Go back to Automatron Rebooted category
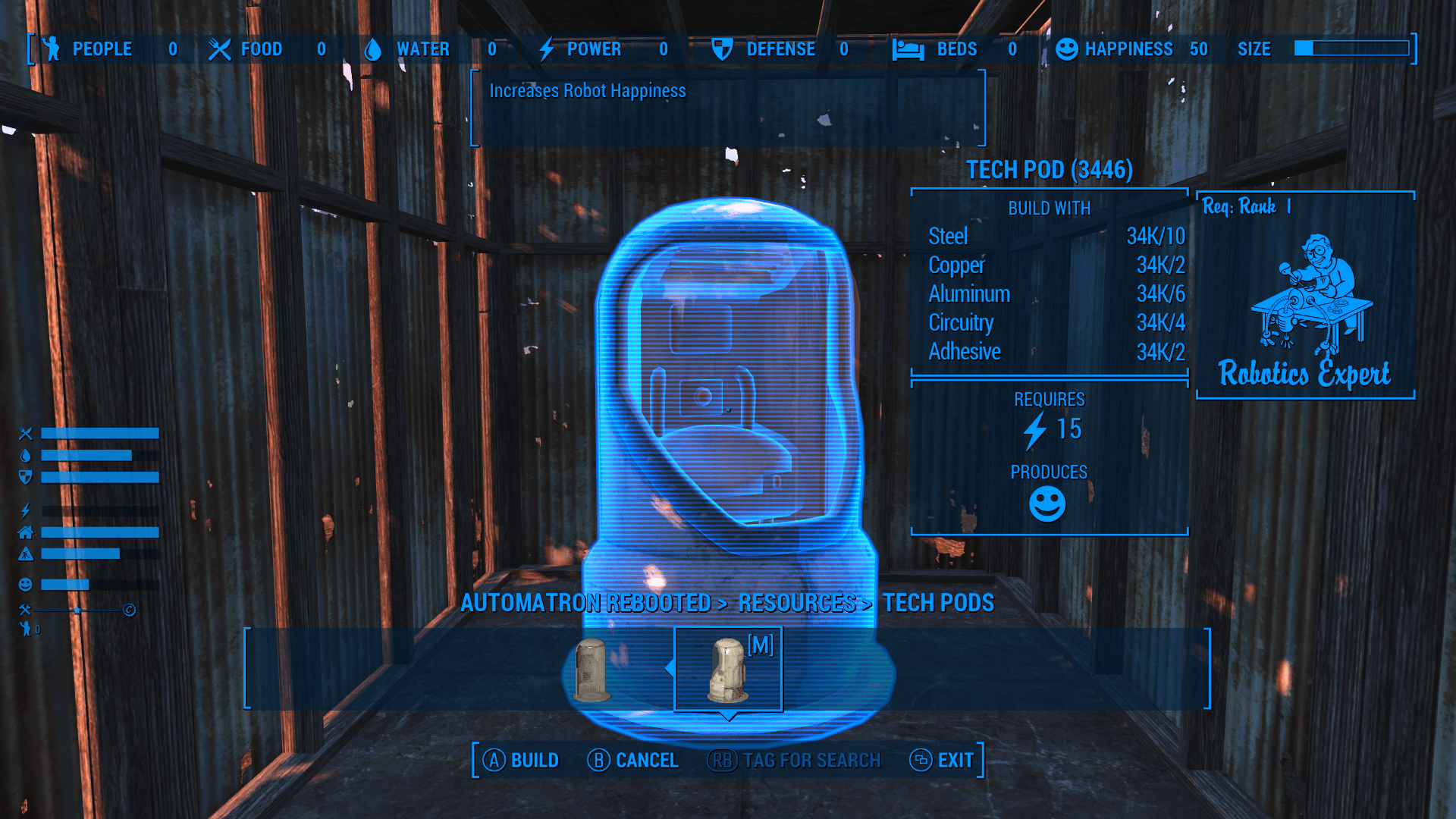This screenshot has height=819, width=1456. 585,603
